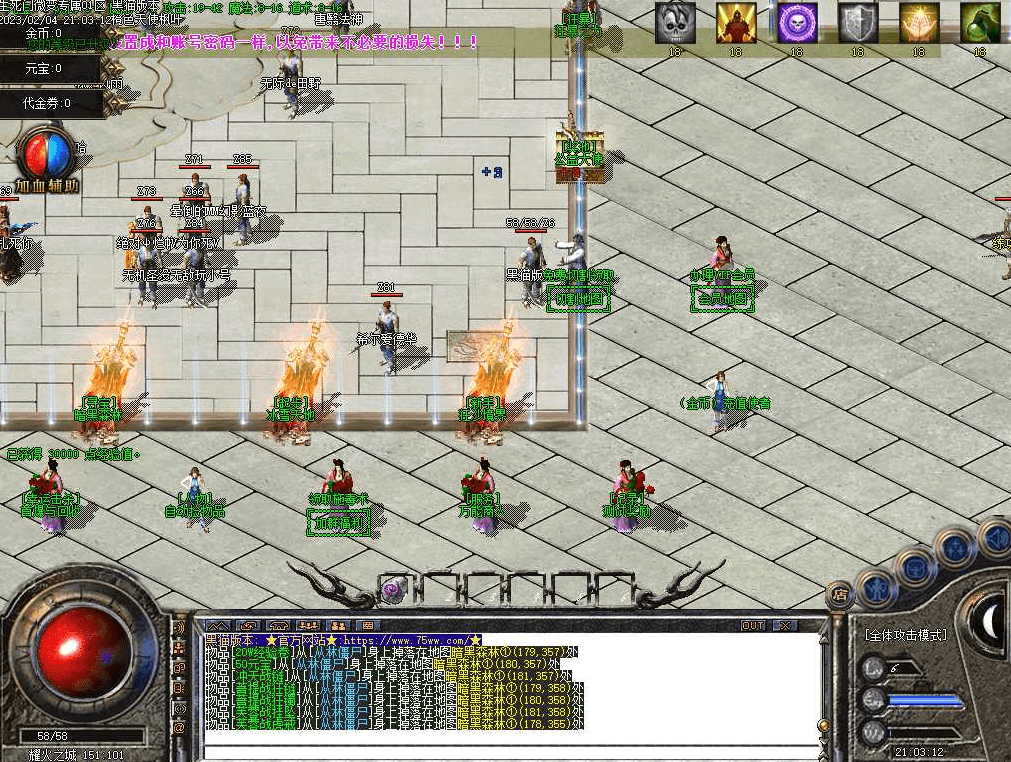Activate the golden warrior buff icon
1011x762 pixels.
(736, 23)
